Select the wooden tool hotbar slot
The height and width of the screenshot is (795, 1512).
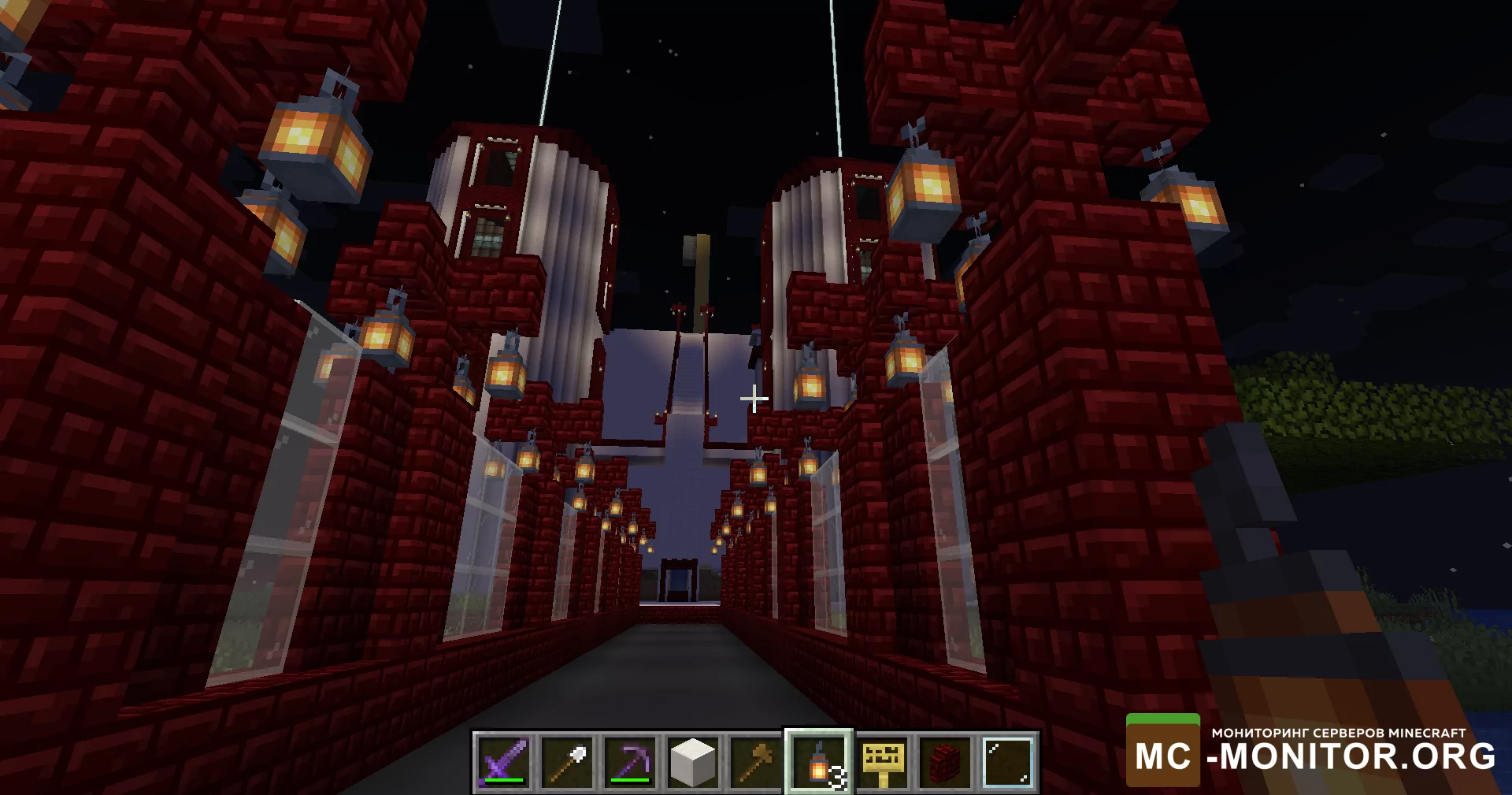[x=756, y=761]
